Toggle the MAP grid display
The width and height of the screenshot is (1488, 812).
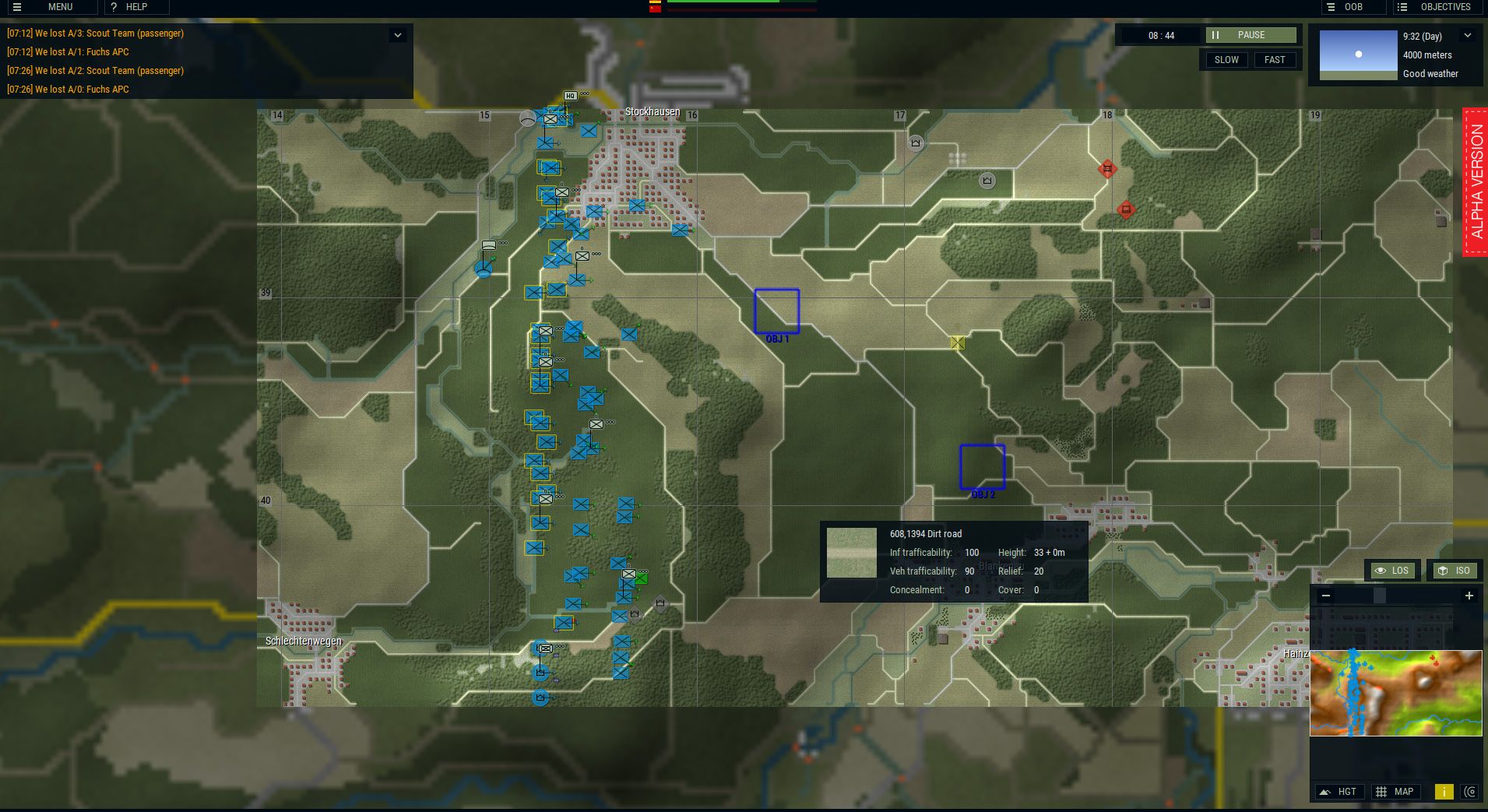tap(1397, 791)
